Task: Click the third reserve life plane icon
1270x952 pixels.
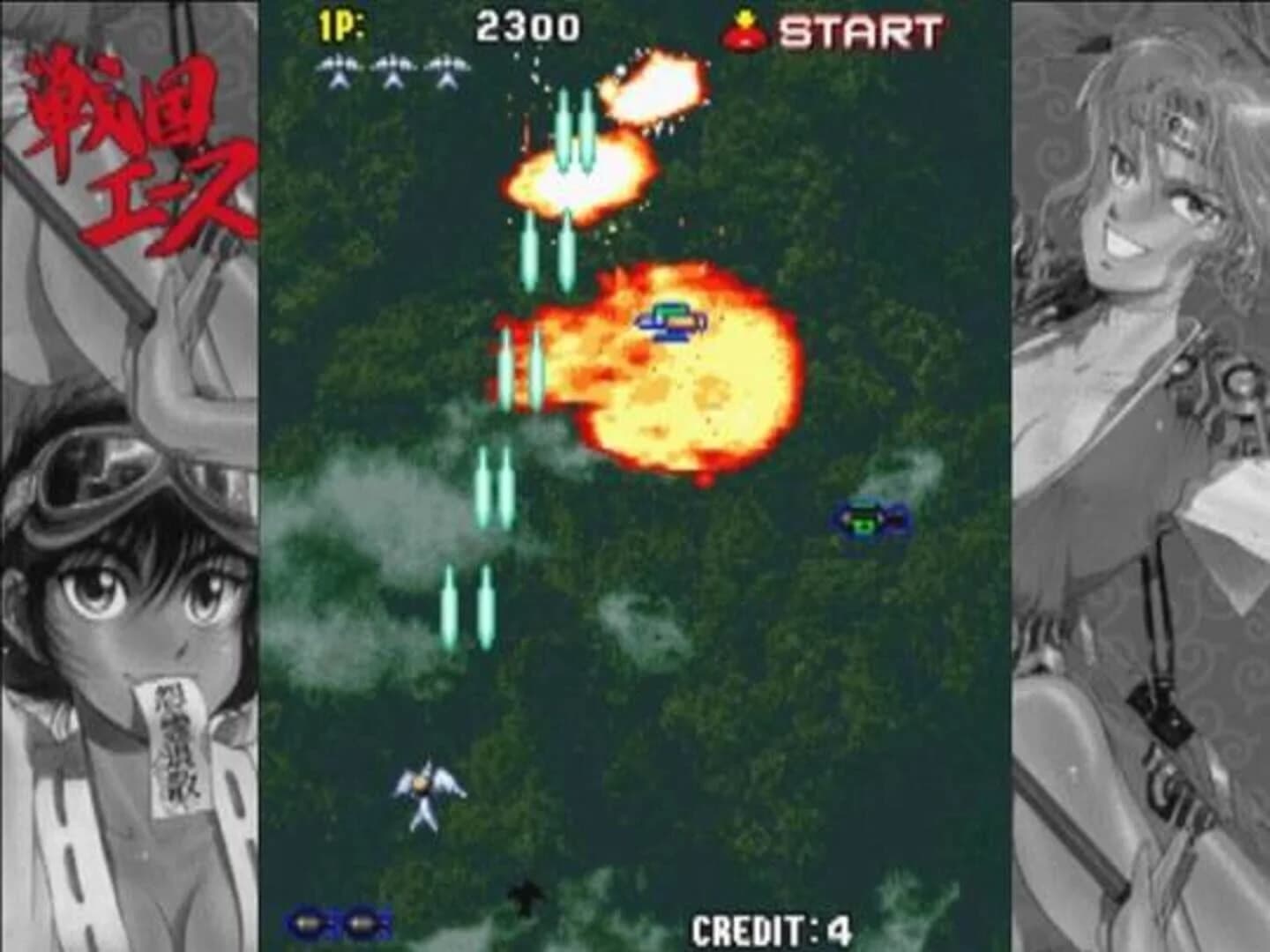Action: (445, 69)
